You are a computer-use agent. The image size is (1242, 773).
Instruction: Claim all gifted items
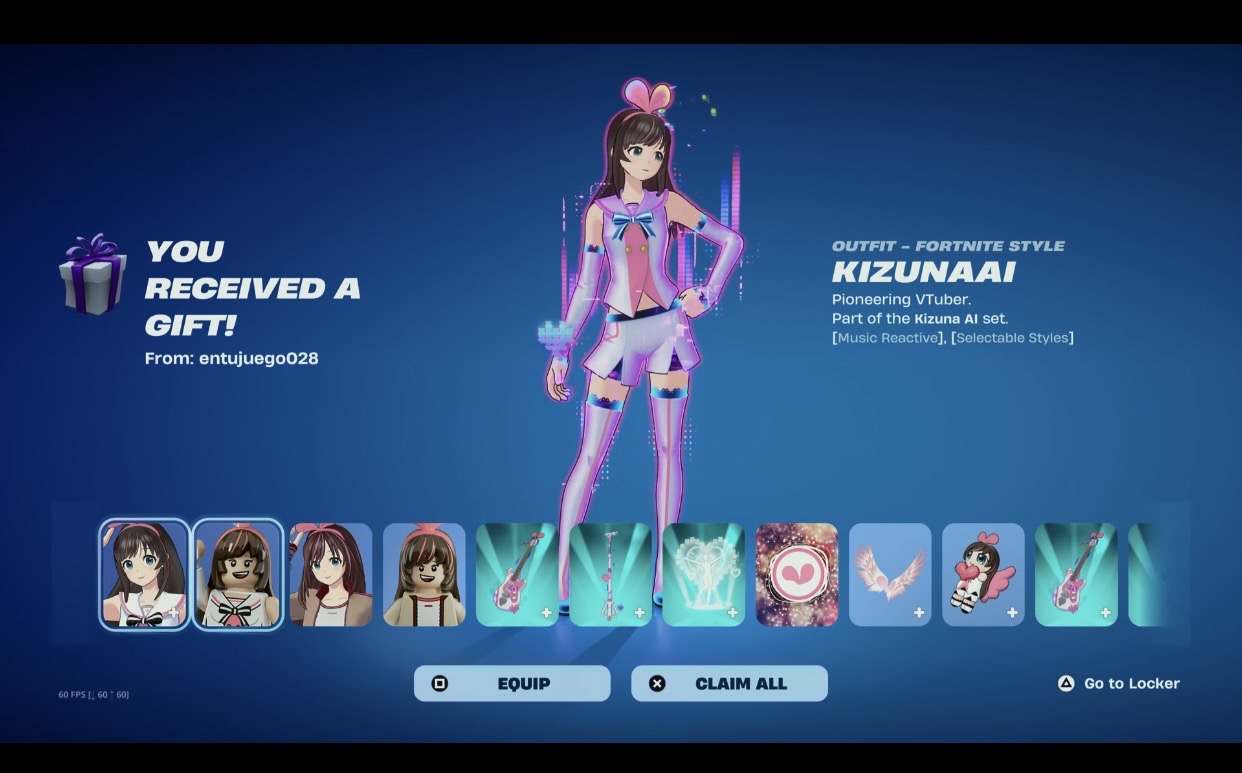point(729,683)
